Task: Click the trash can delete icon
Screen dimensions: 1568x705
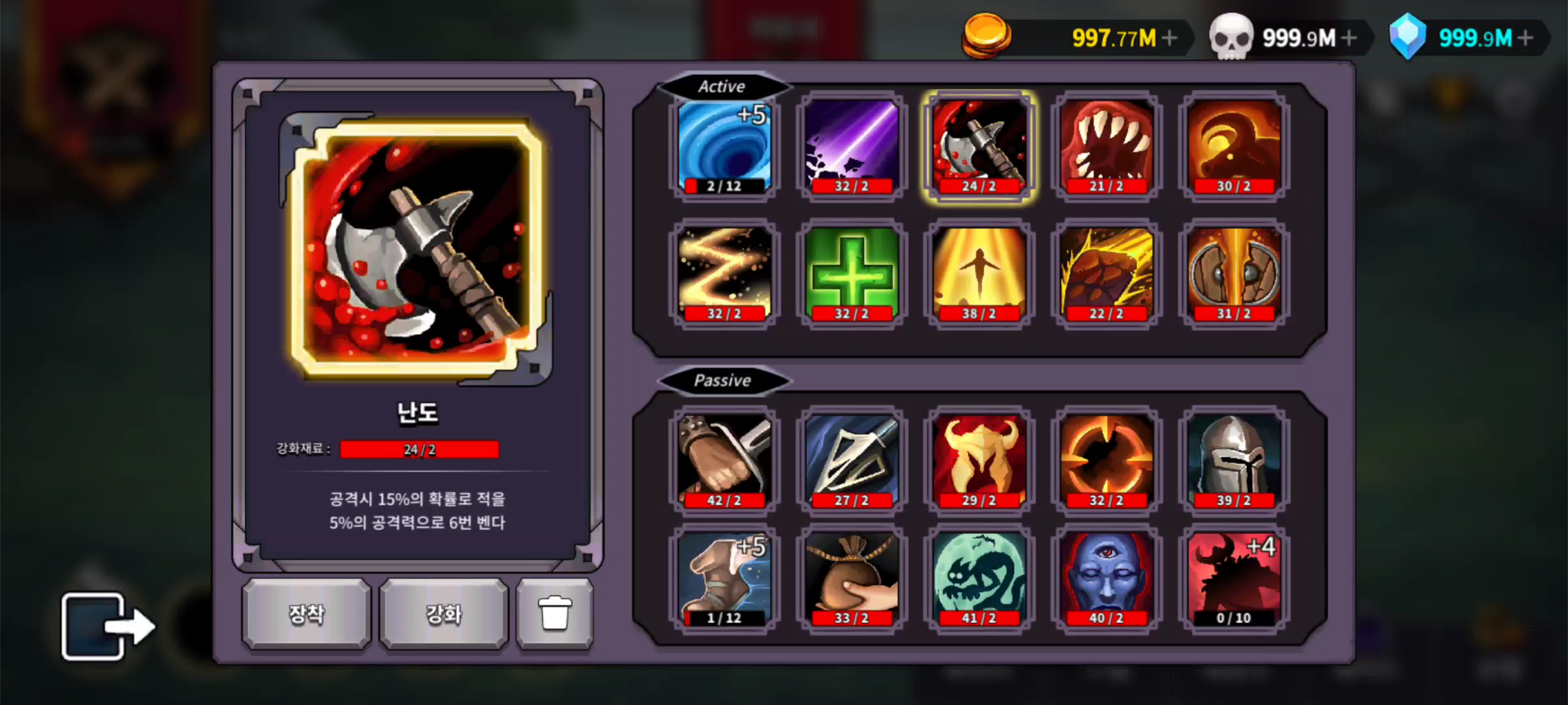Action: coord(555,614)
